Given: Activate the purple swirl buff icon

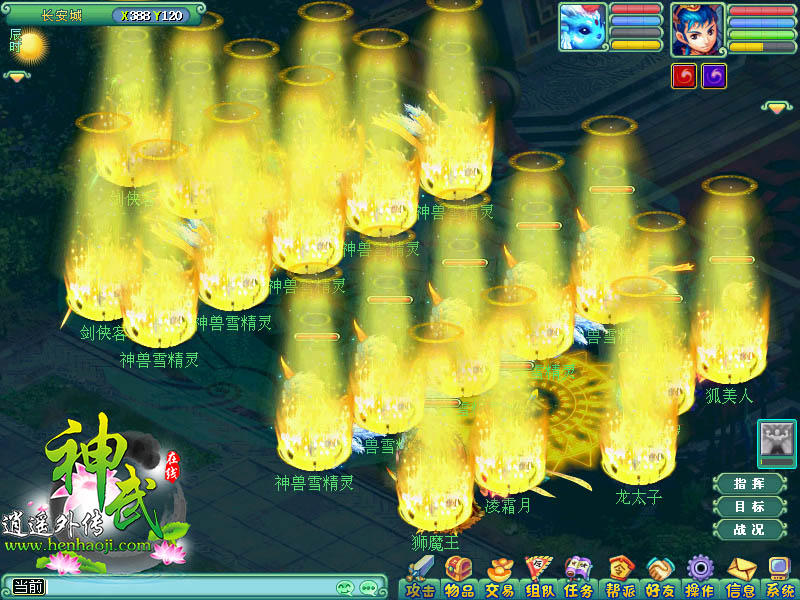Looking at the screenshot, I should point(714,76).
